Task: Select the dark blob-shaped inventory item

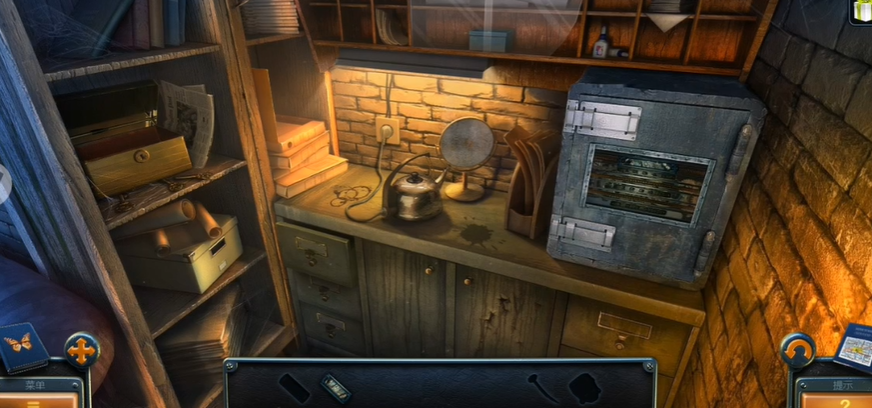Action: [x=584, y=387]
